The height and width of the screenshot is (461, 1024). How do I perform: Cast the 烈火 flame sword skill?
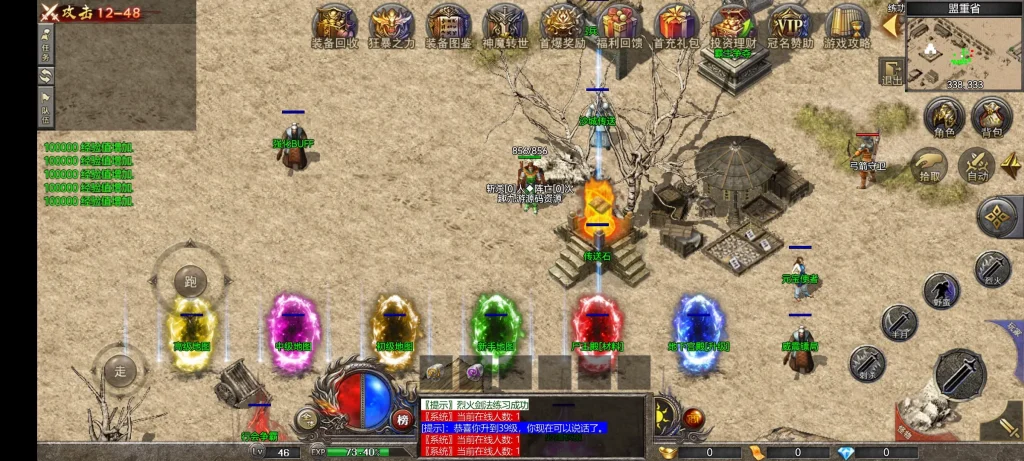point(992,269)
